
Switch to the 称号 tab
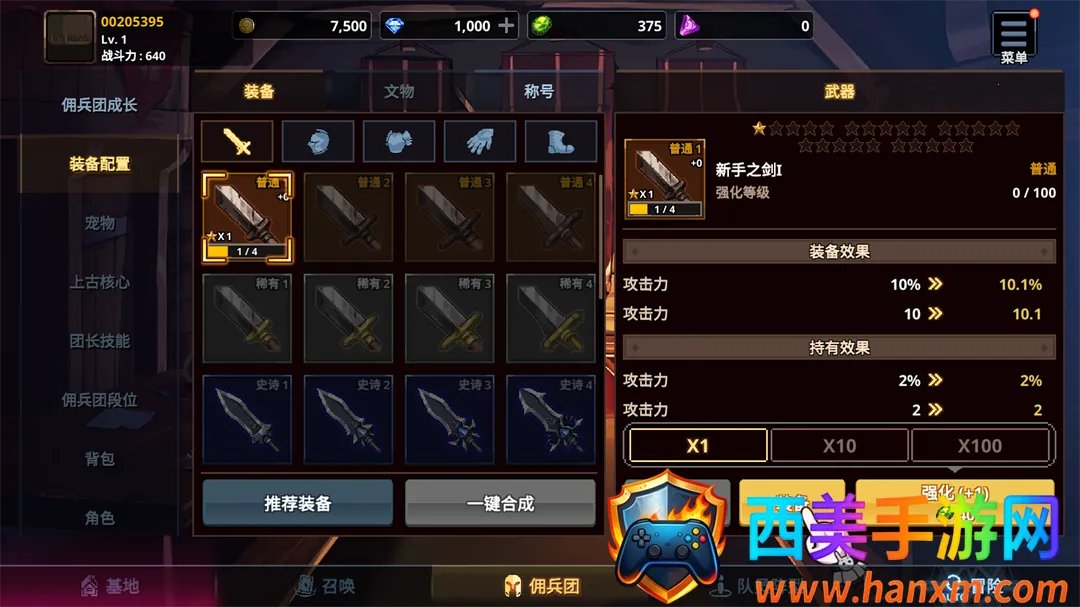(x=539, y=91)
